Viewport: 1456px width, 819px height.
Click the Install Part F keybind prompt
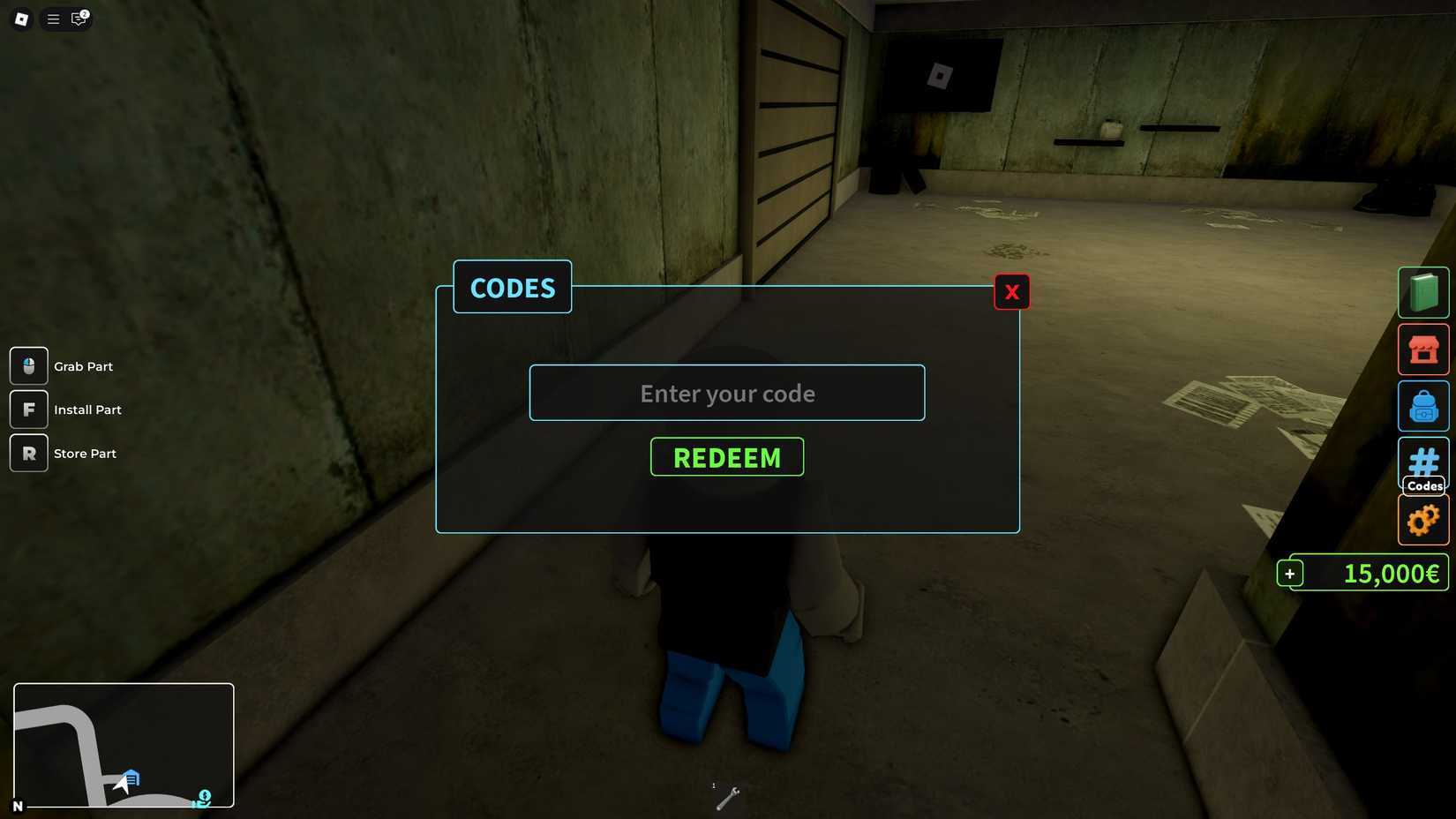click(28, 409)
